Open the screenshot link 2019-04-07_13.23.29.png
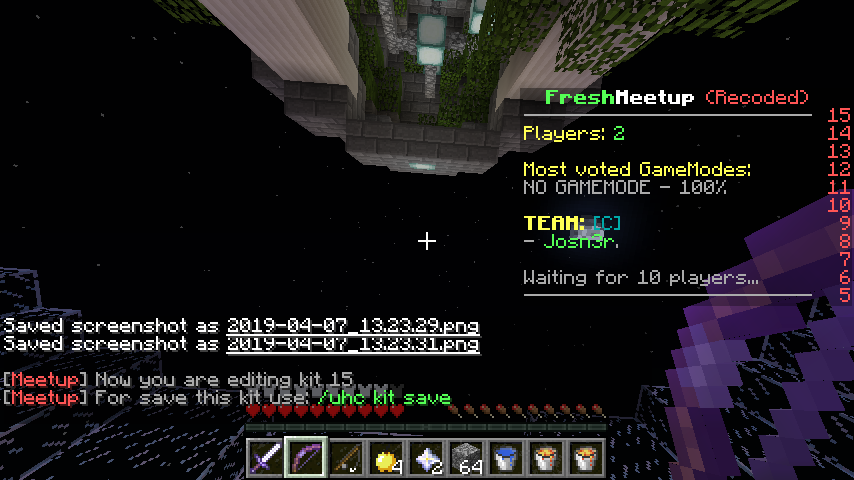854x480 pixels. [x=352, y=326]
